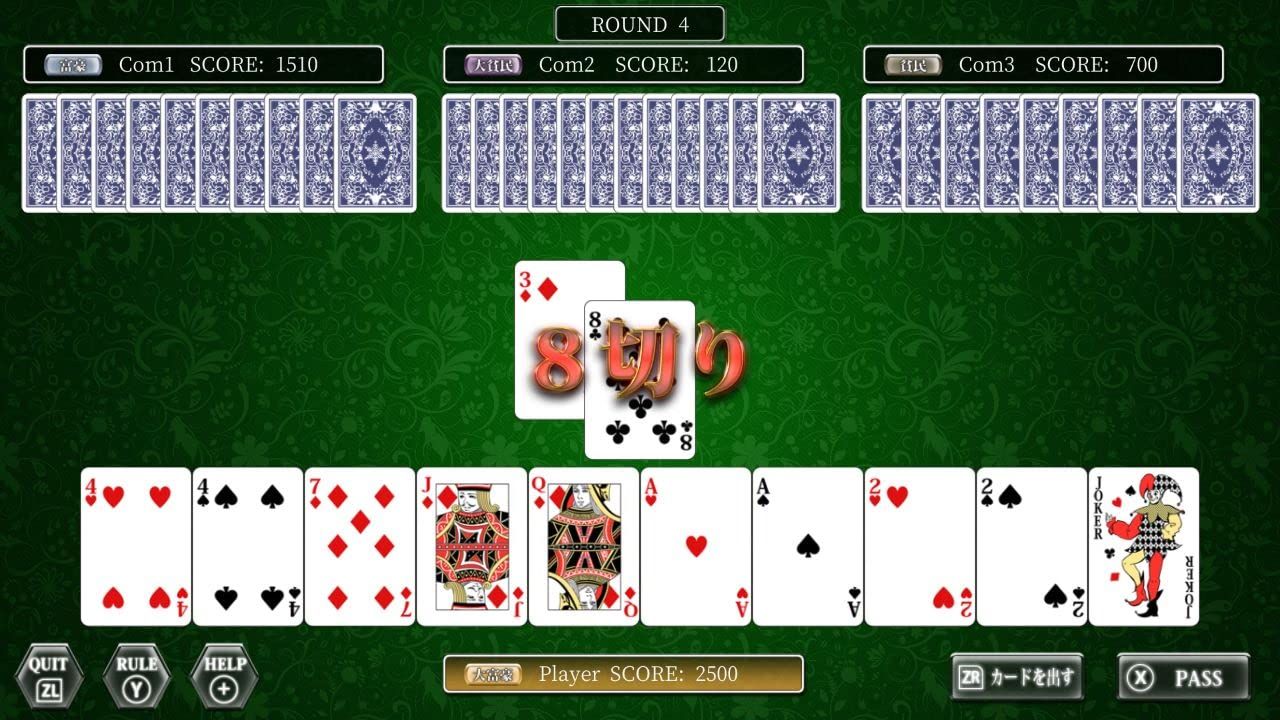Select the 4 of hearts card

[136, 546]
